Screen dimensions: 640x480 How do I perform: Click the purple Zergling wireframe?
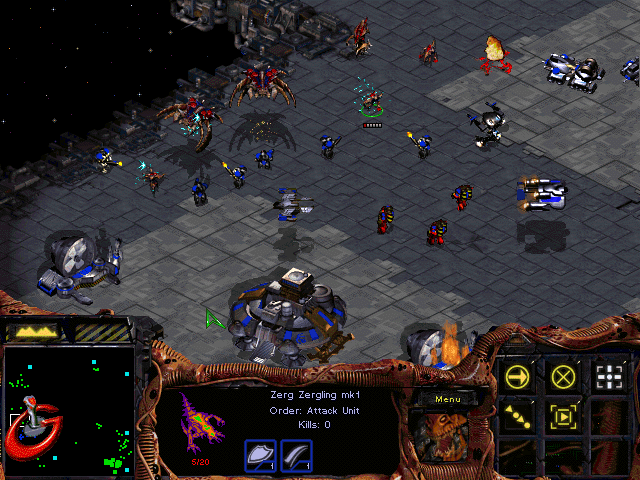204,422
